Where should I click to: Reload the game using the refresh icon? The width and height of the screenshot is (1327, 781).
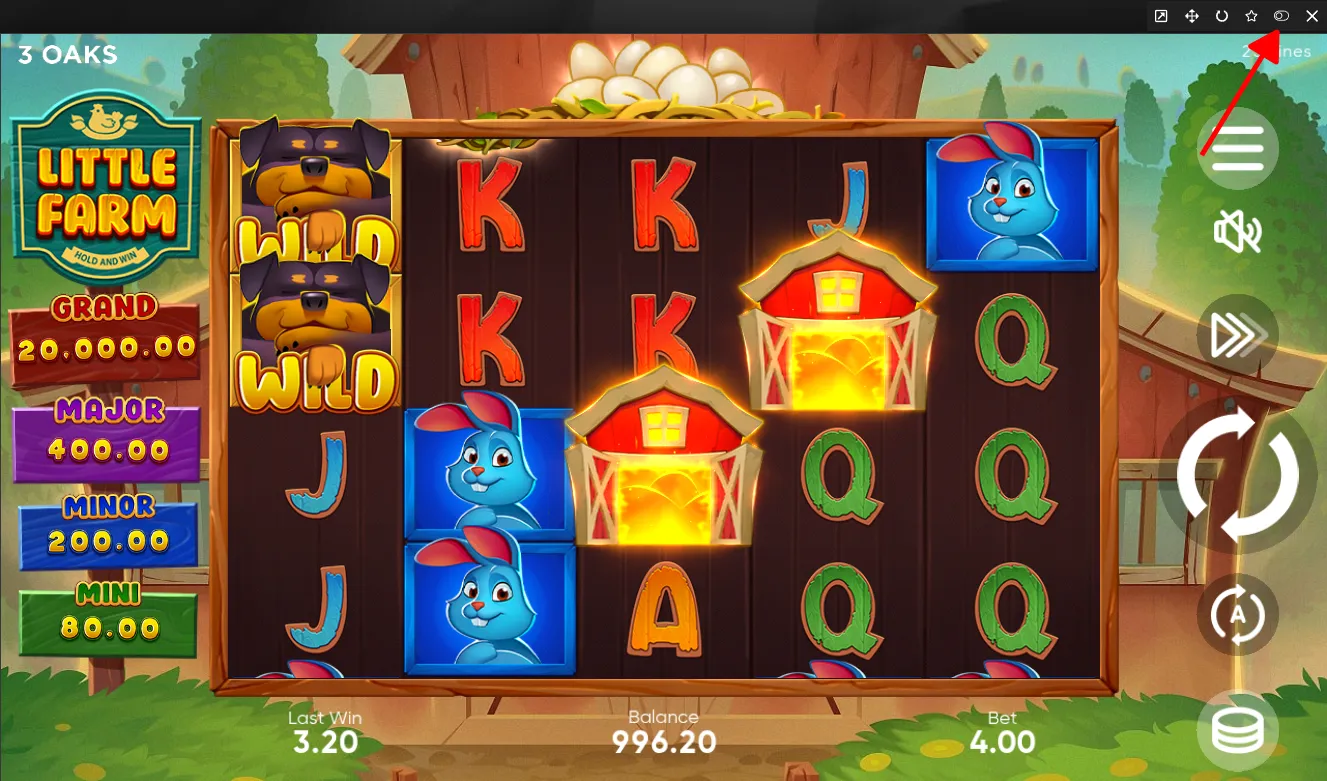coord(1221,16)
